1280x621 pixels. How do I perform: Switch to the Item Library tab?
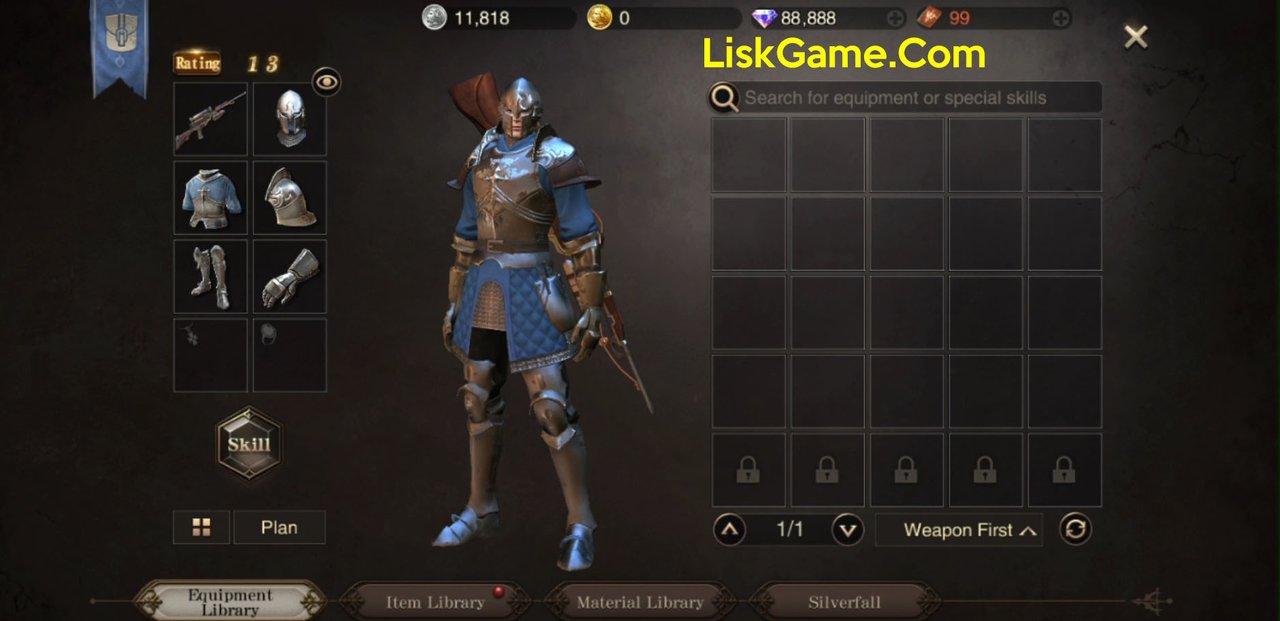[435, 602]
